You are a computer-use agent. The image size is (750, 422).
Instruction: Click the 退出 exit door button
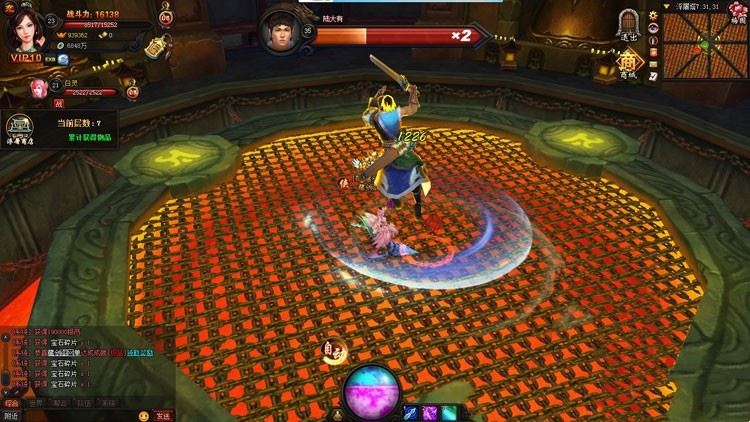pos(628,24)
